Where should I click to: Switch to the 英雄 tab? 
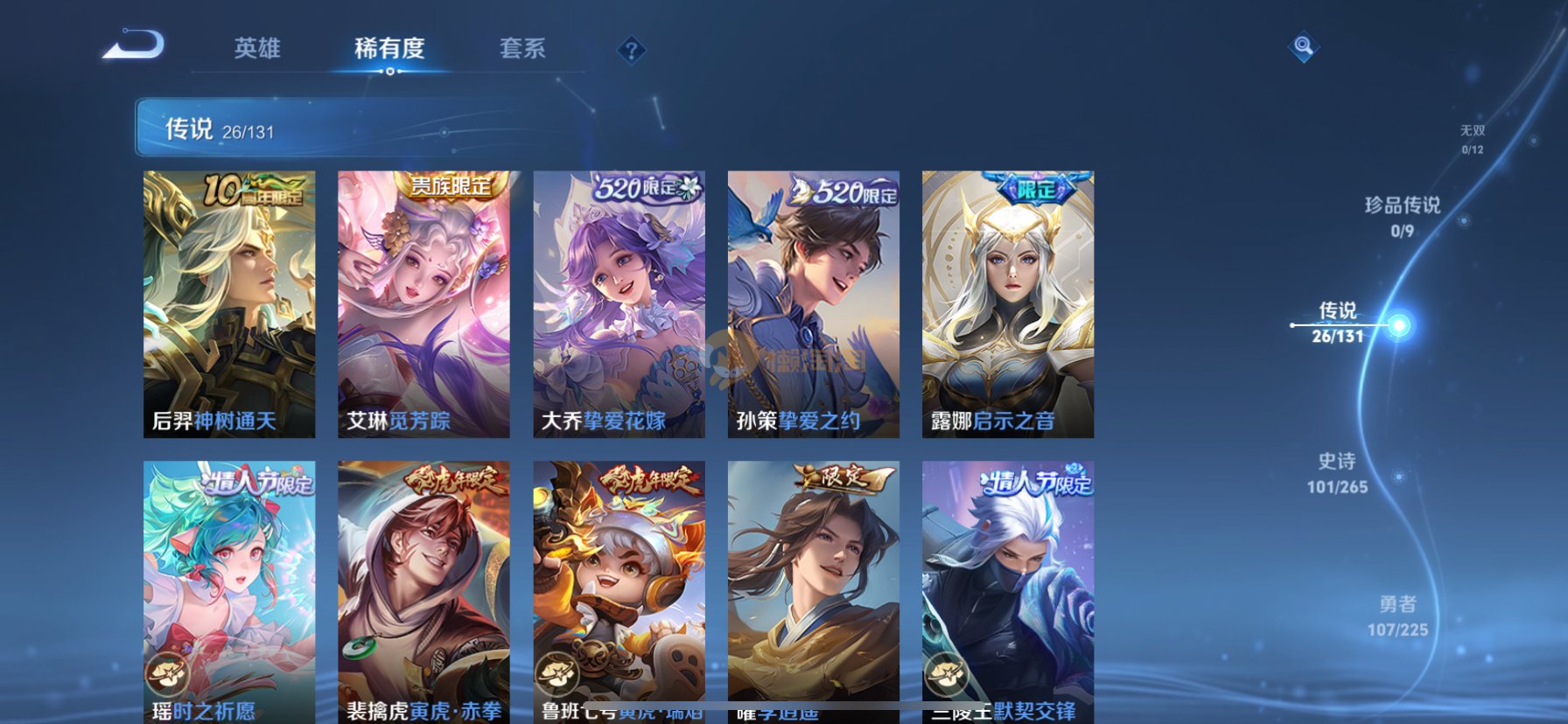(x=257, y=48)
